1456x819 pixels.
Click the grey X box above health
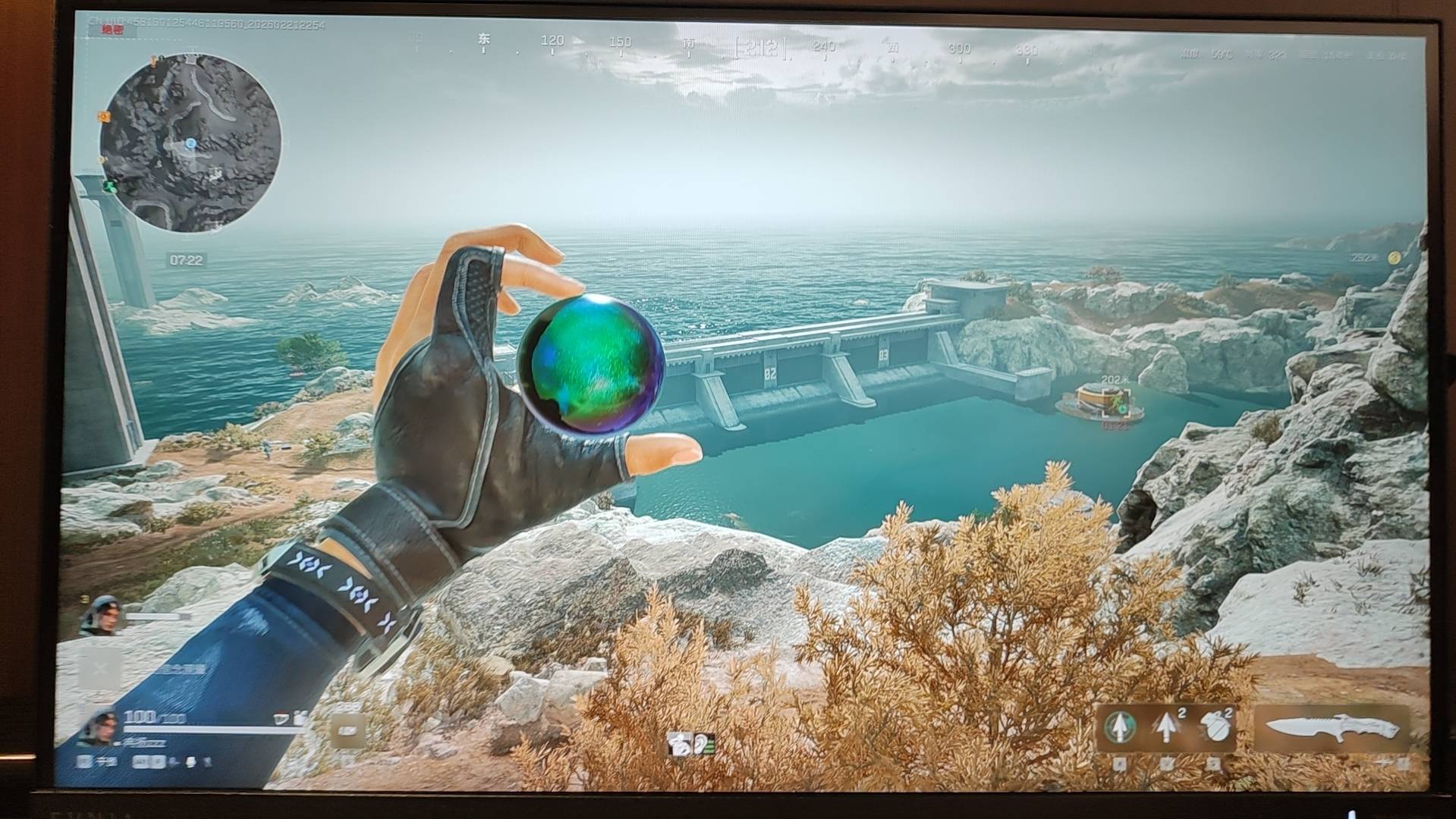click(100, 669)
